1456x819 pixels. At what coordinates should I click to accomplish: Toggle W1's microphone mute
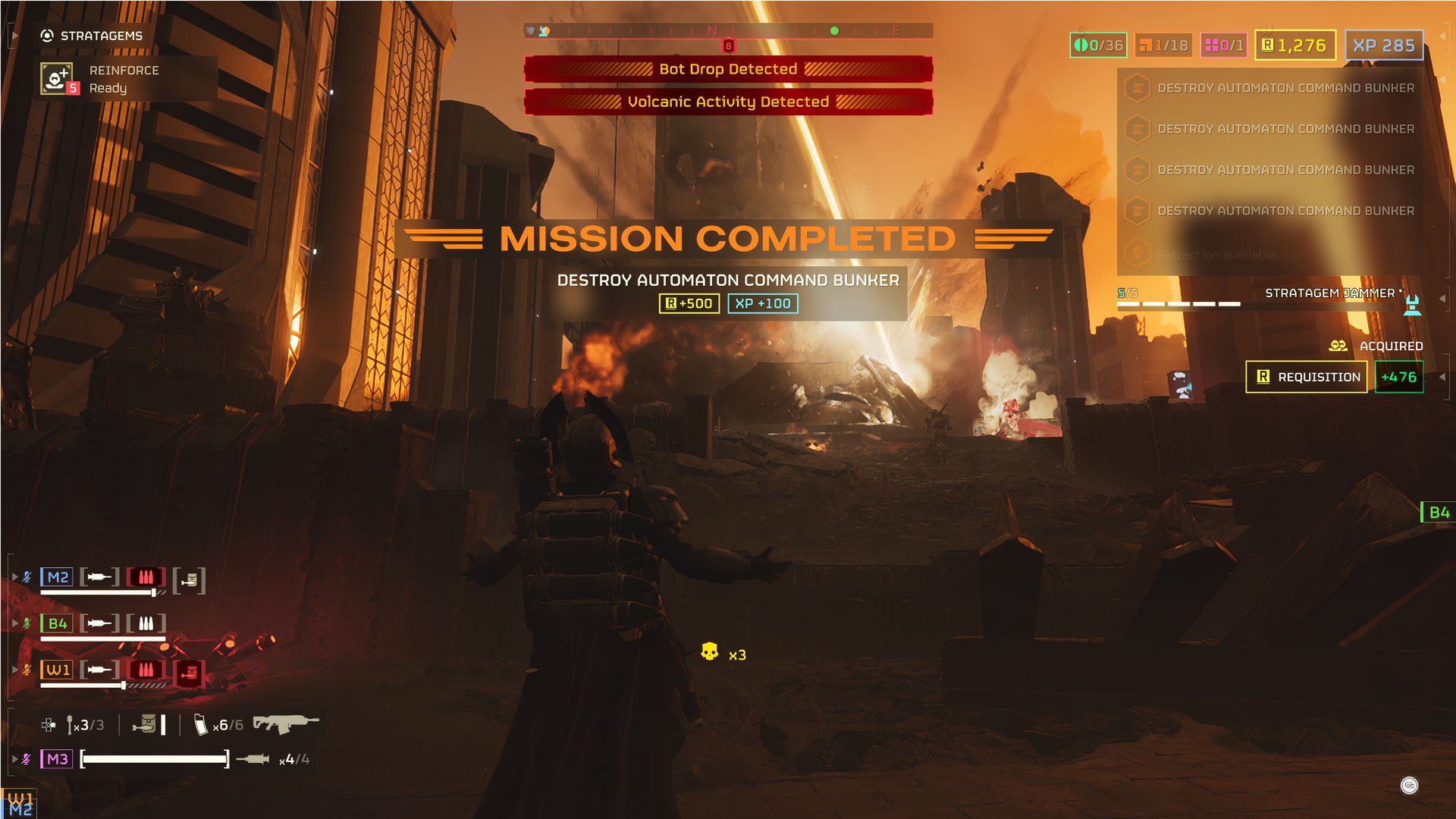tap(27, 667)
